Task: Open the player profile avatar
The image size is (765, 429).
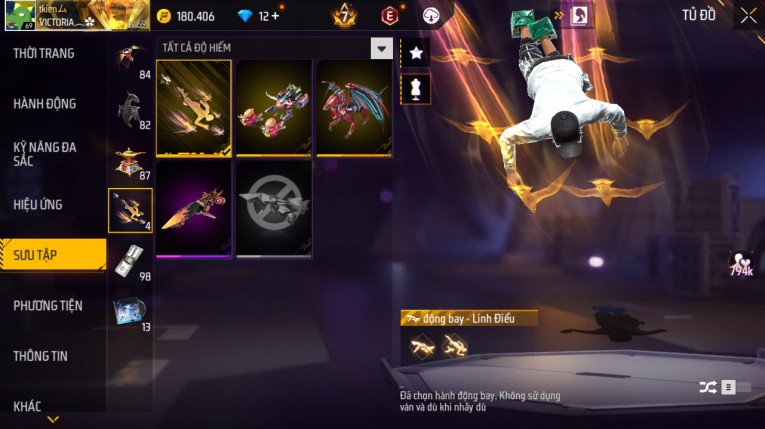Action: click(x=20, y=16)
